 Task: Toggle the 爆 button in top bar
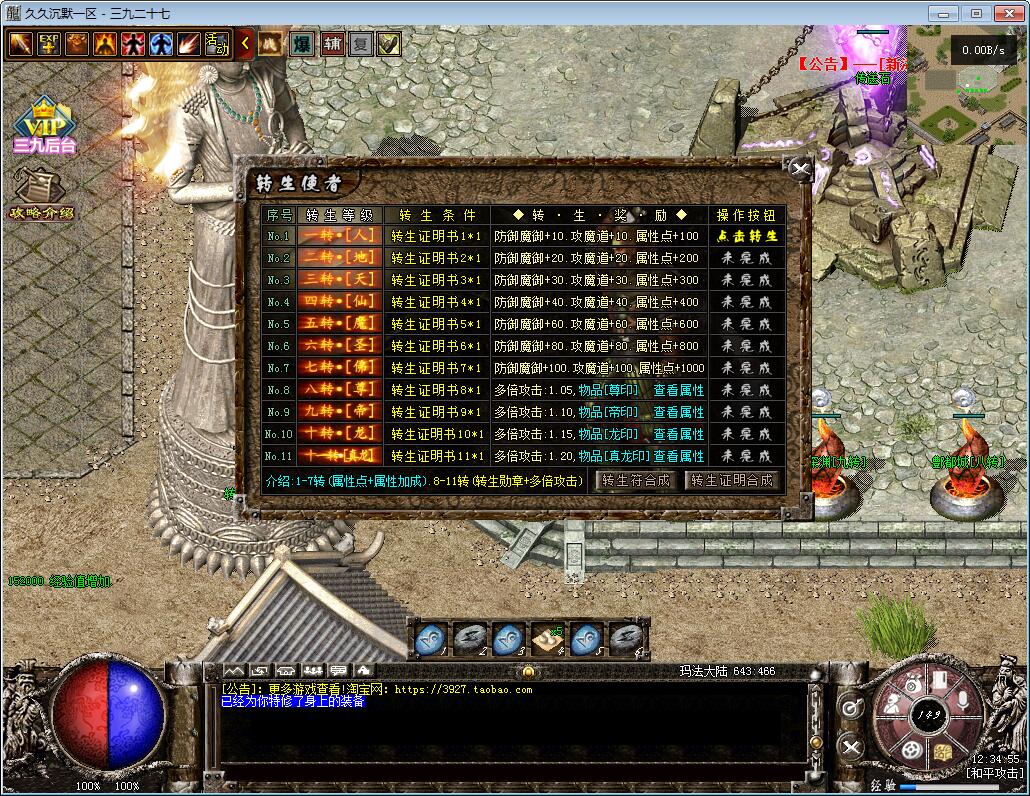point(301,44)
